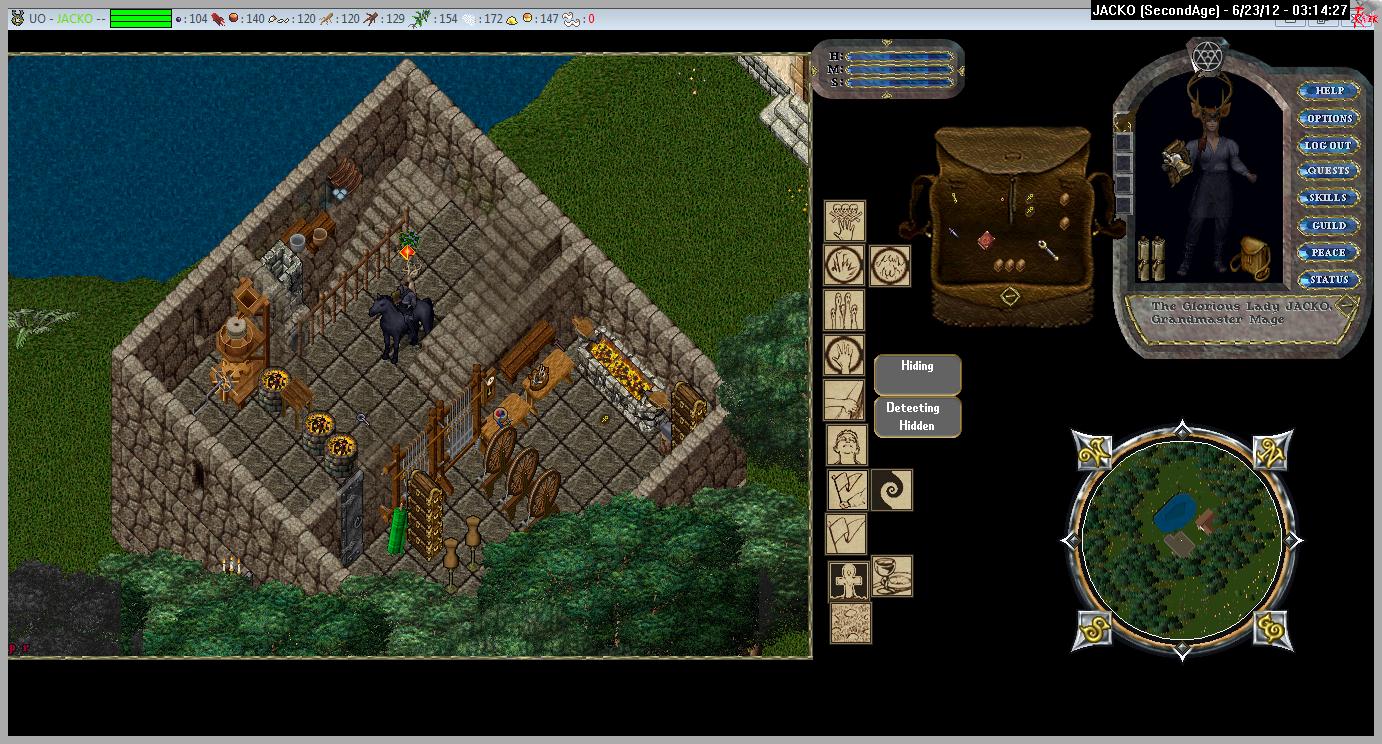Select the red spellbook in the backpack
The width and height of the screenshot is (1382, 744).
986,240
